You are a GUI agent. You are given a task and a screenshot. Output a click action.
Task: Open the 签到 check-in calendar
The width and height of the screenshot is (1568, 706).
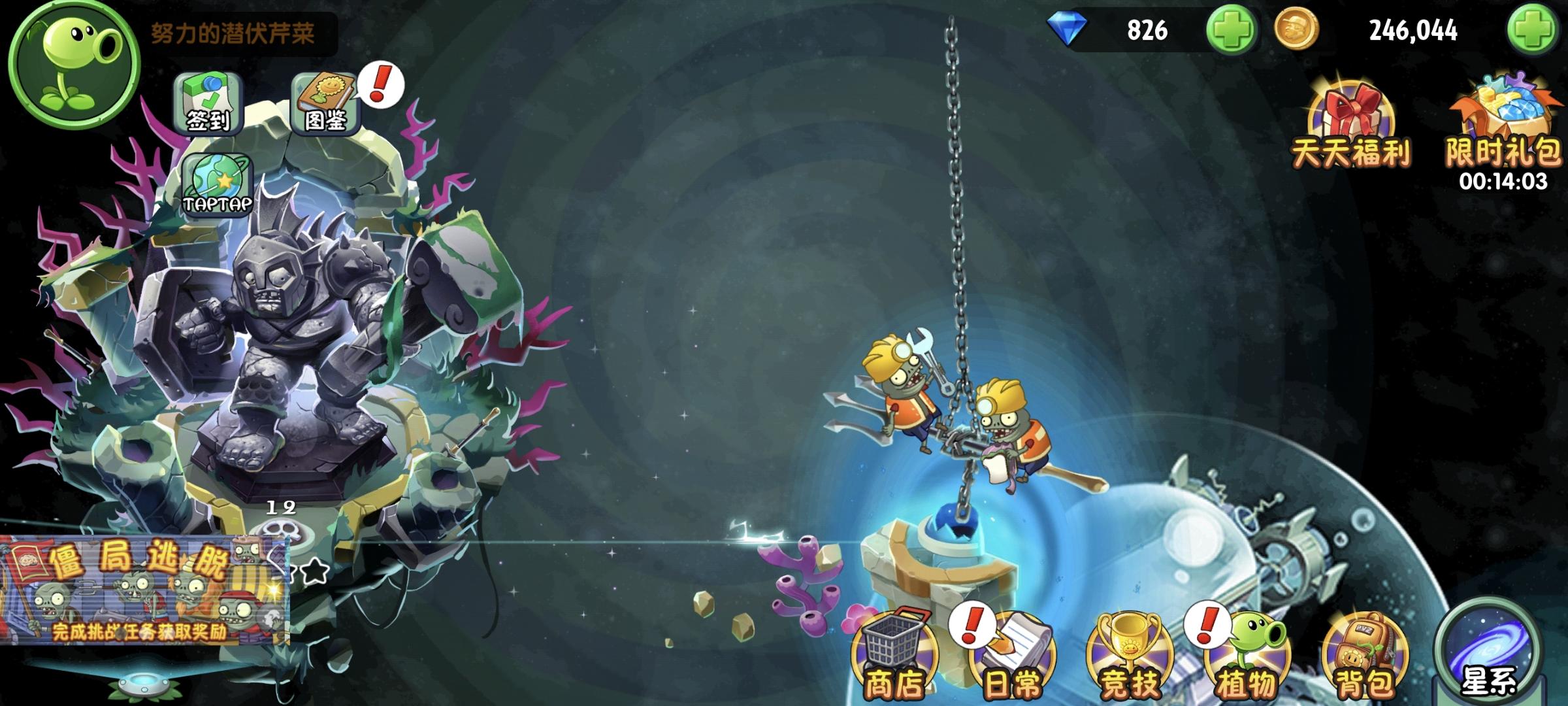coord(209,101)
